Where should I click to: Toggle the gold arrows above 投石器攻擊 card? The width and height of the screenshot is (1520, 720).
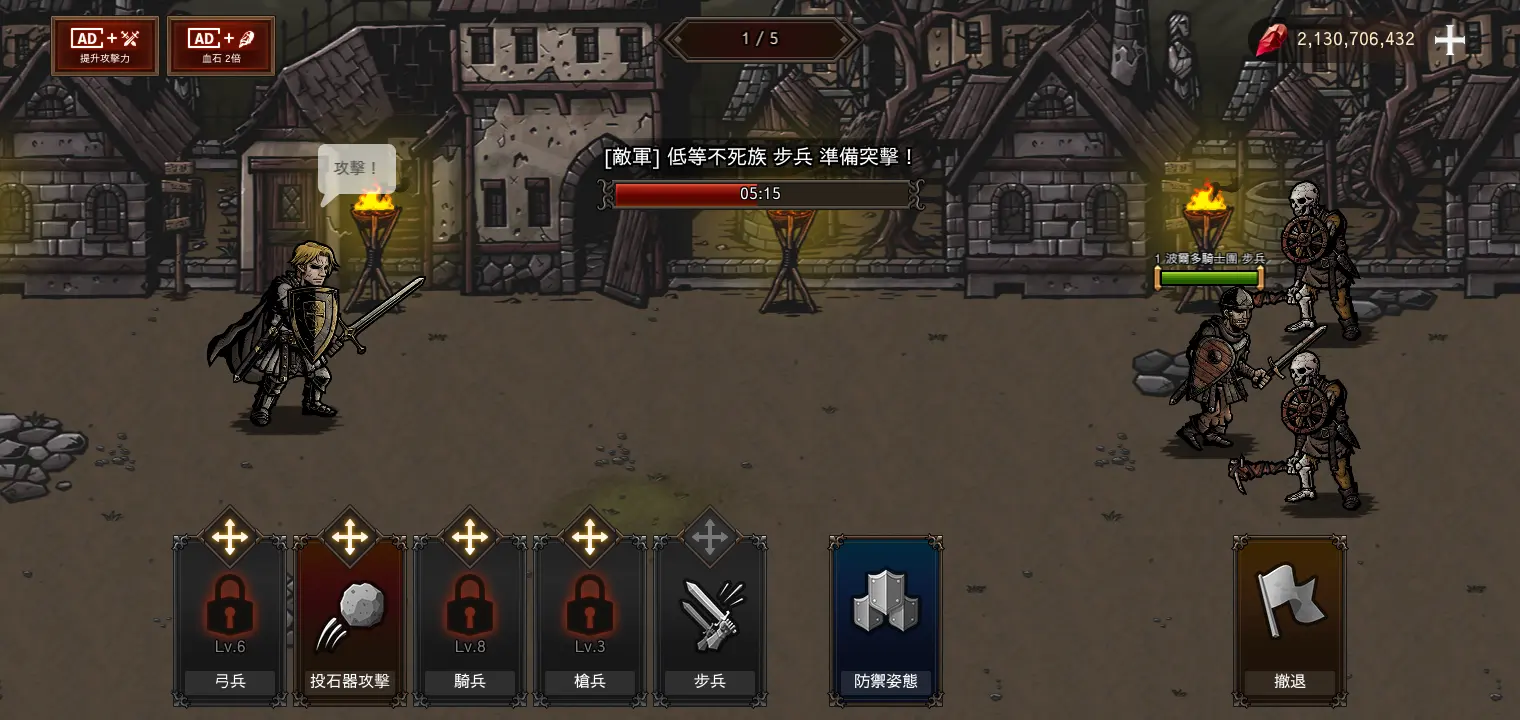[x=349, y=537]
